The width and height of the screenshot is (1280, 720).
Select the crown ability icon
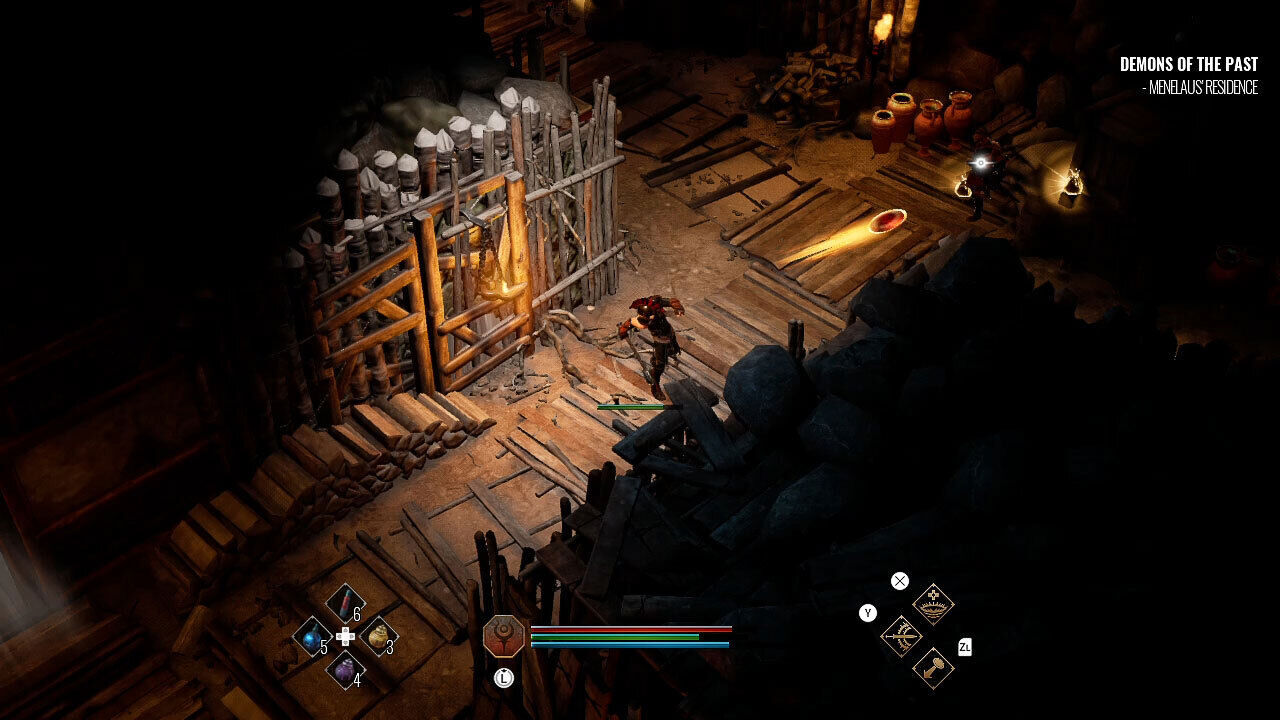pos(933,602)
